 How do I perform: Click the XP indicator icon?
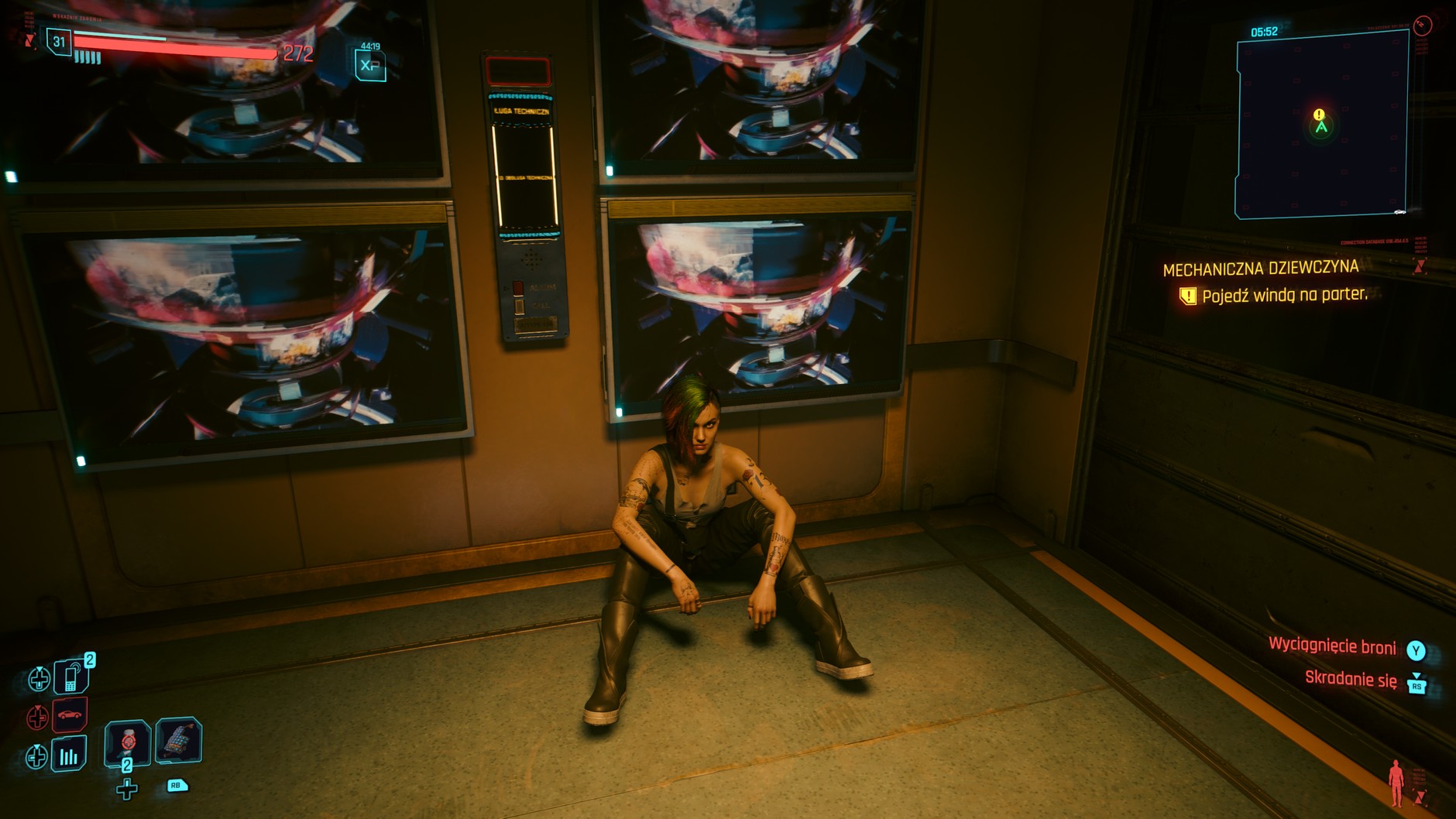[x=369, y=65]
